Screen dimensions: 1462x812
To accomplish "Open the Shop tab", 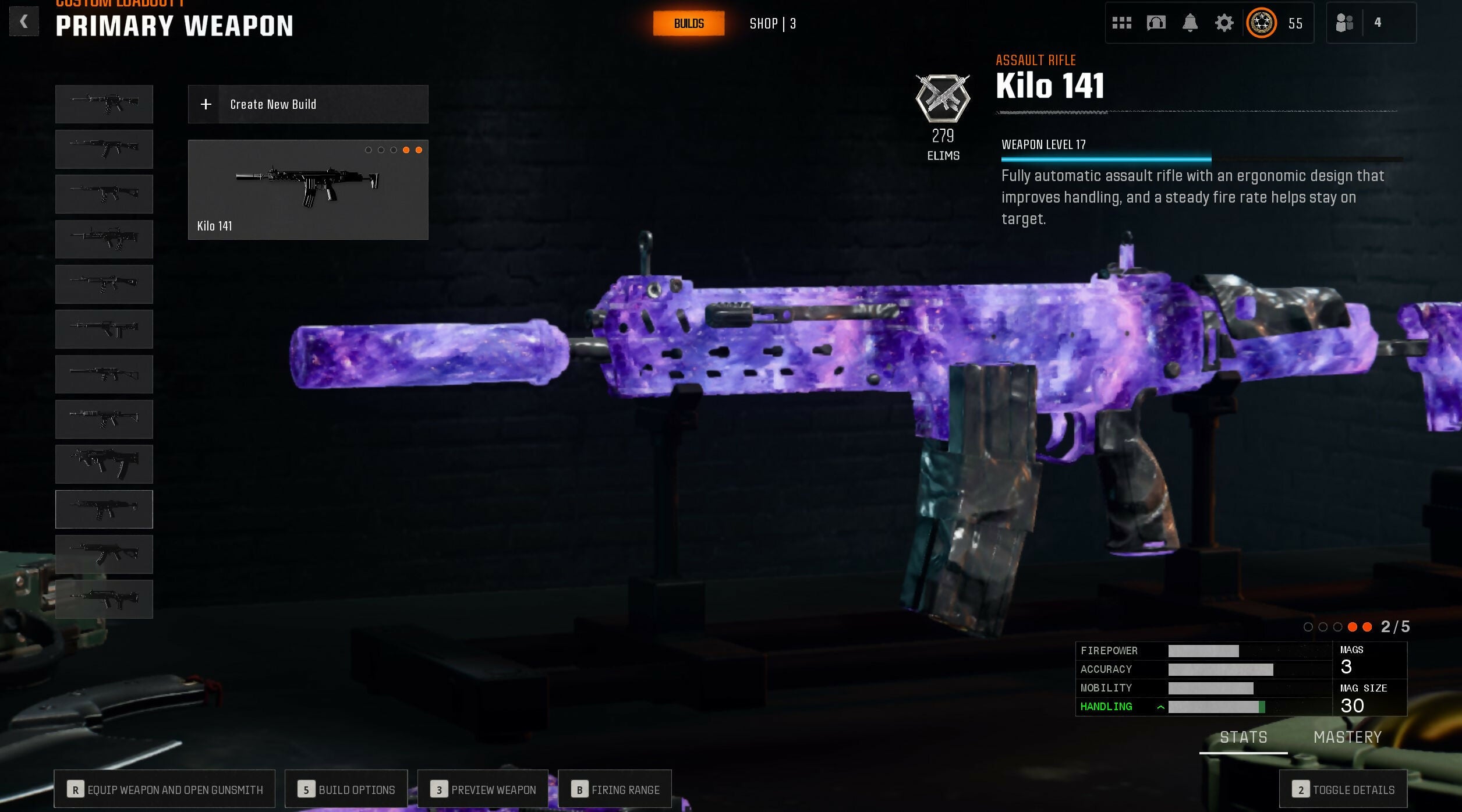I will pos(772,24).
